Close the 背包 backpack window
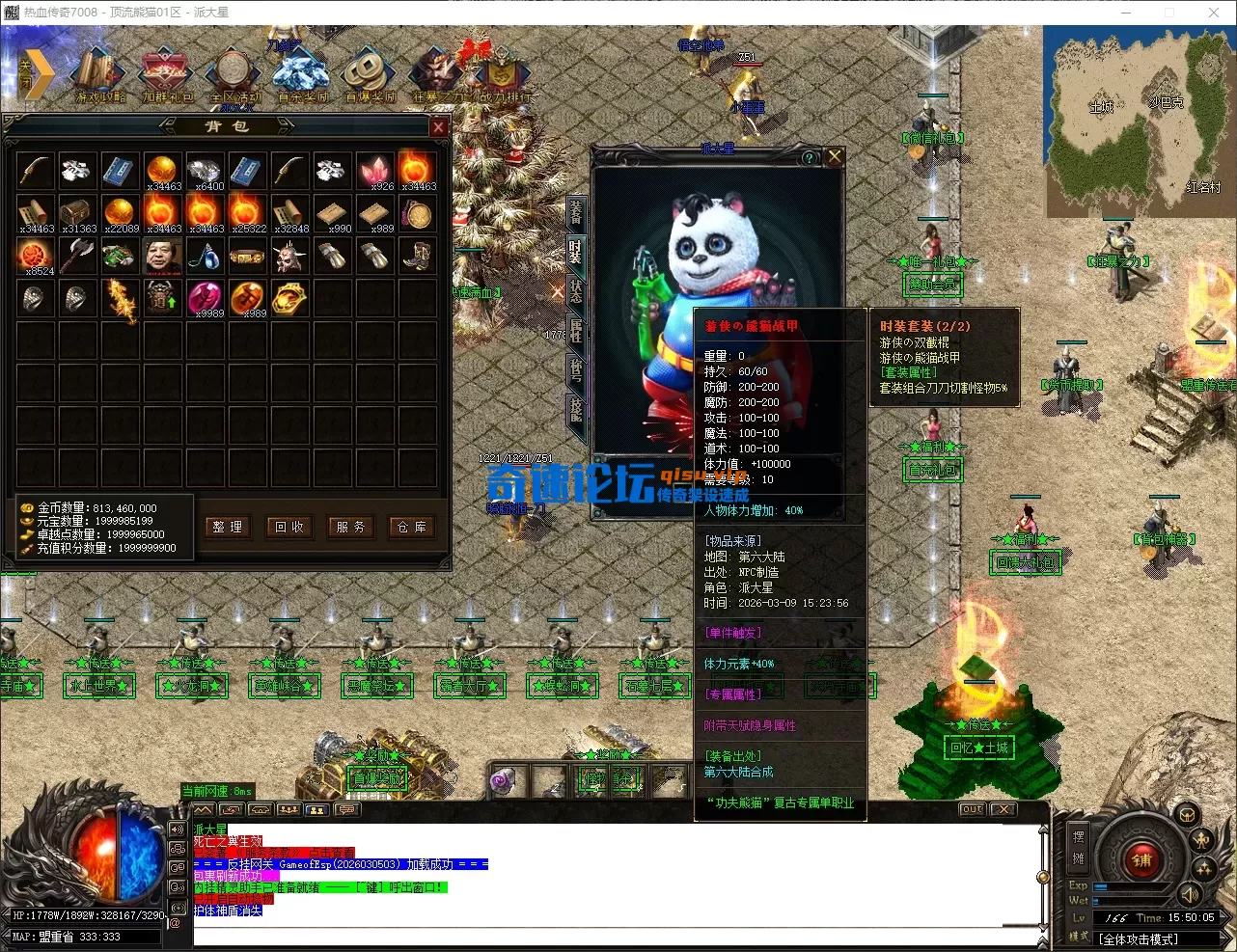Screen dimensions: 1237x952 pyautogui.click(x=438, y=127)
